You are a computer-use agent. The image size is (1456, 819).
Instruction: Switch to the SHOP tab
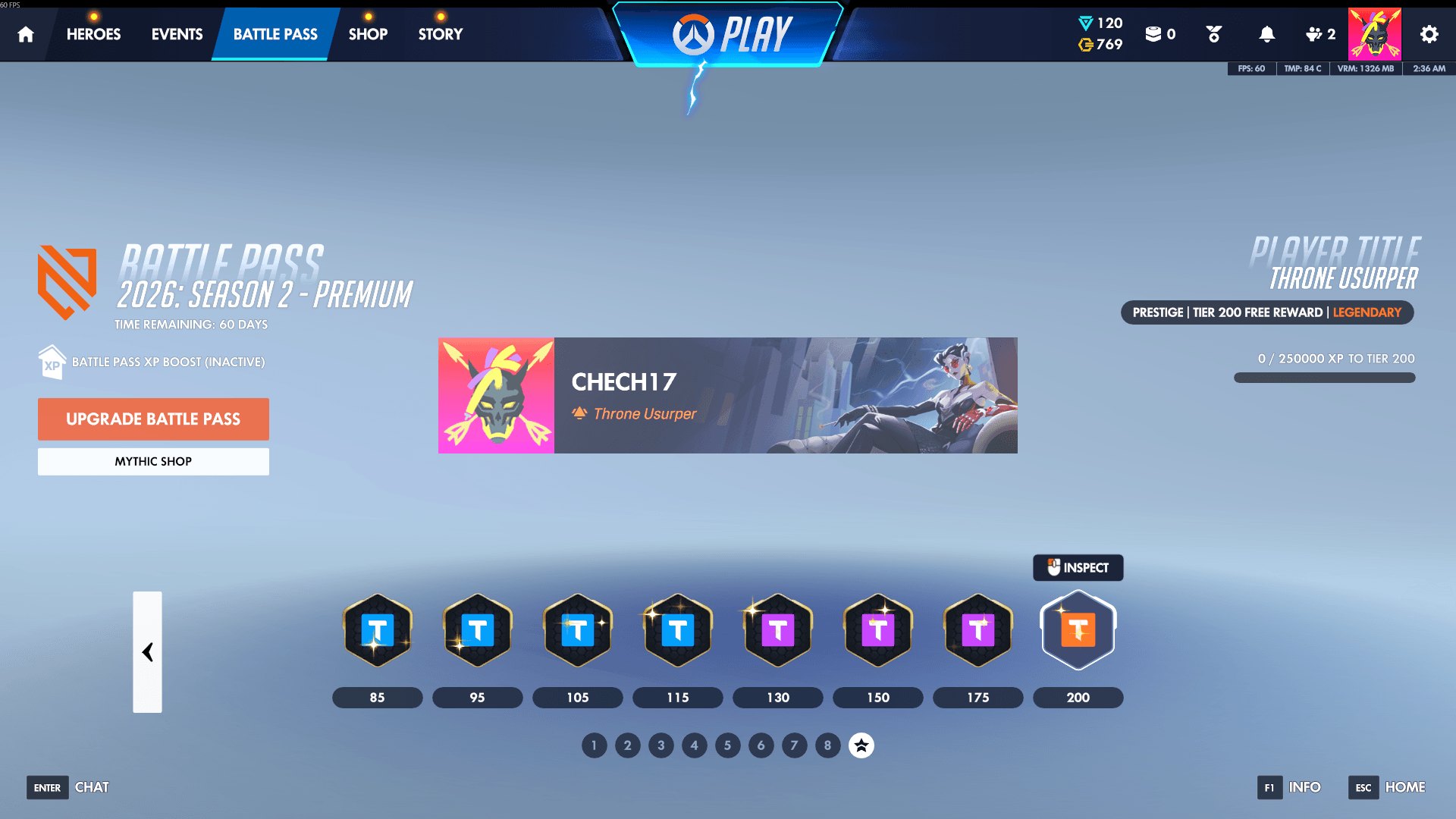(368, 34)
